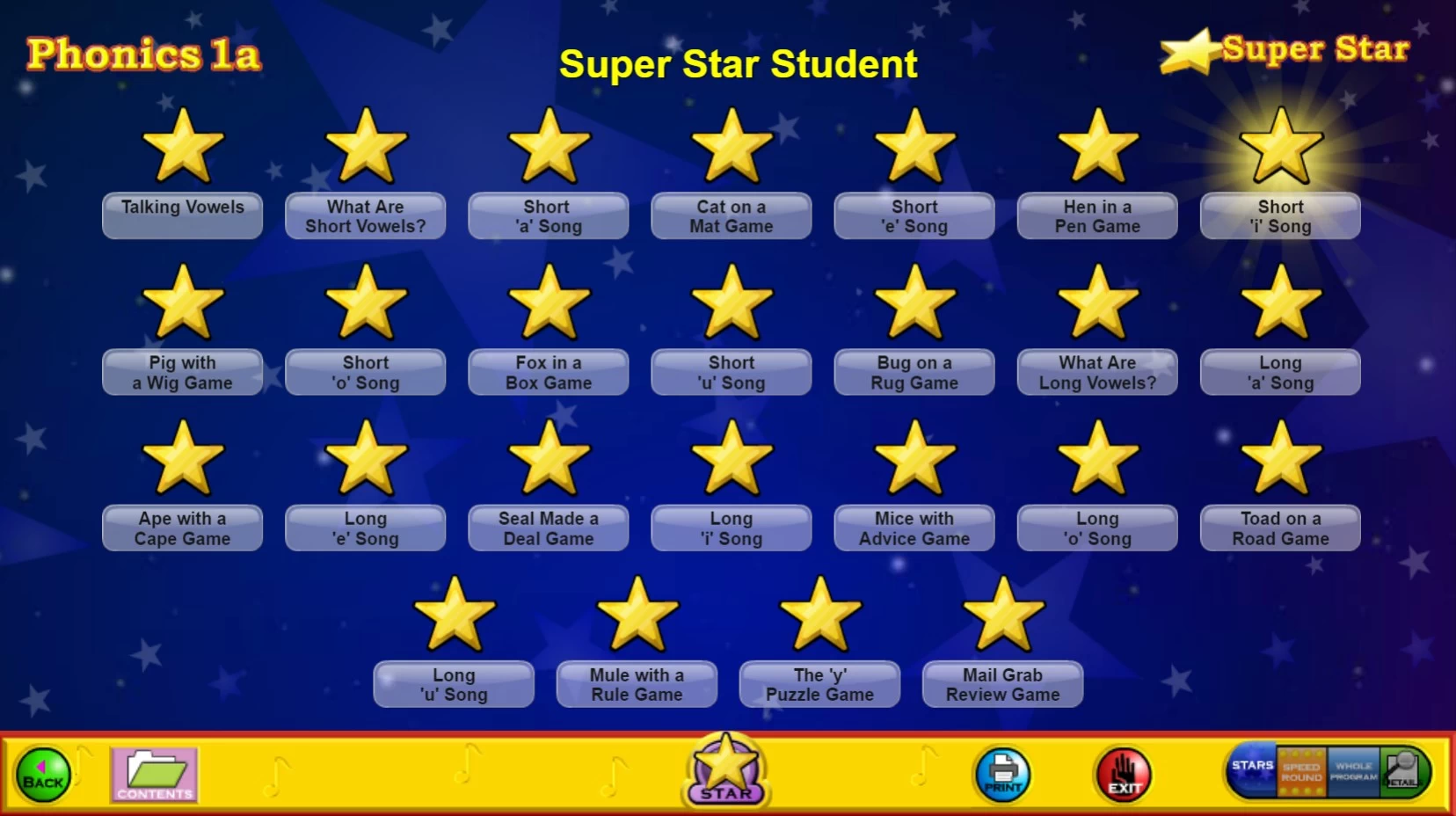Click the Print button
Screen dimensions: 1456x816
pos(1002,775)
